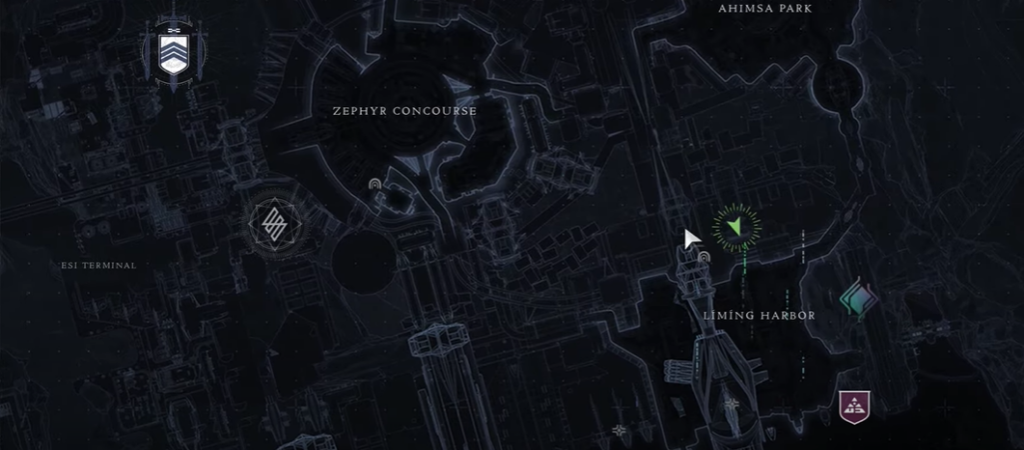Screen dimensions: 1024x450
Task: Select the maroon triangle shield badge
Action: point(855,406)
